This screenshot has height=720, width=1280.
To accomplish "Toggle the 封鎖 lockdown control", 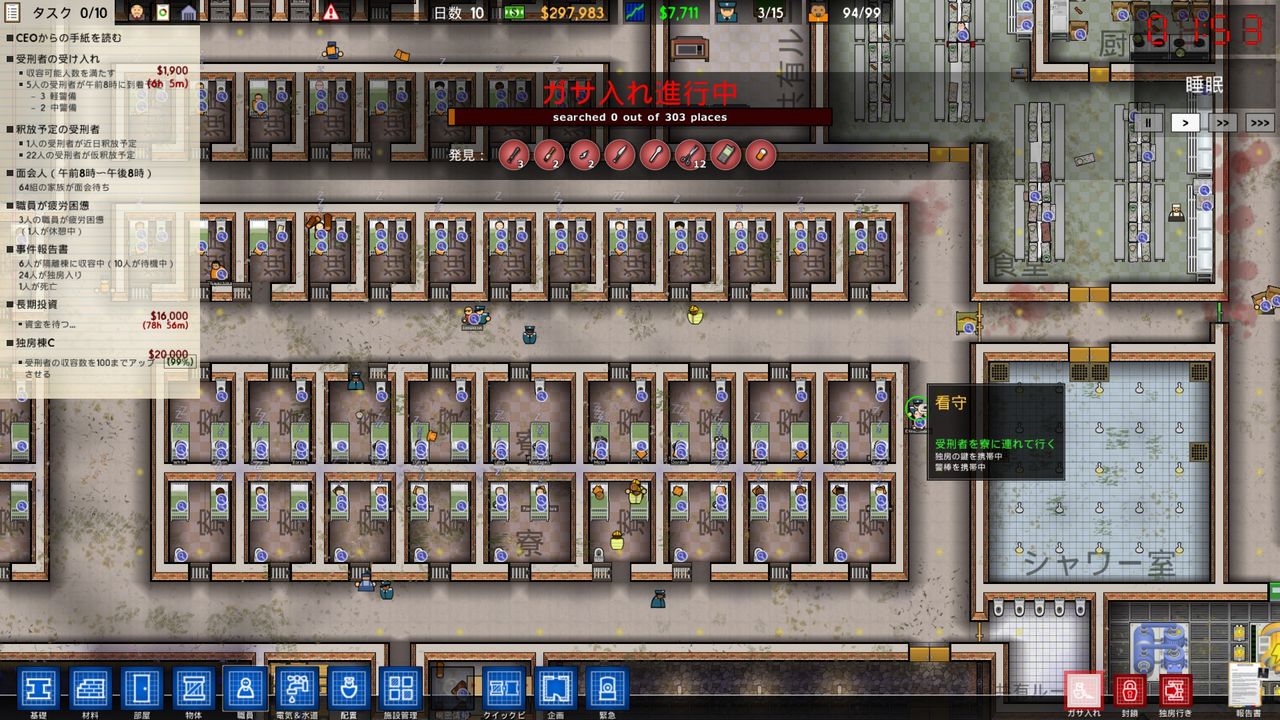I will [x=1131, y=689].
